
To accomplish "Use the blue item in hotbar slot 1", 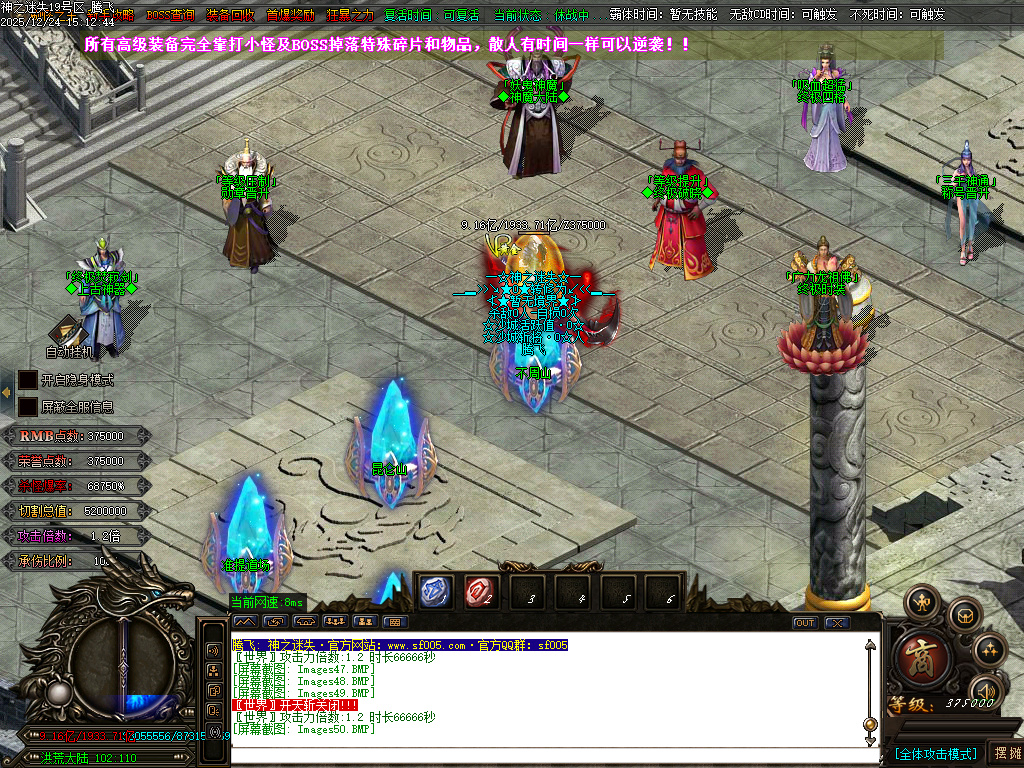I will pos(436,592).
